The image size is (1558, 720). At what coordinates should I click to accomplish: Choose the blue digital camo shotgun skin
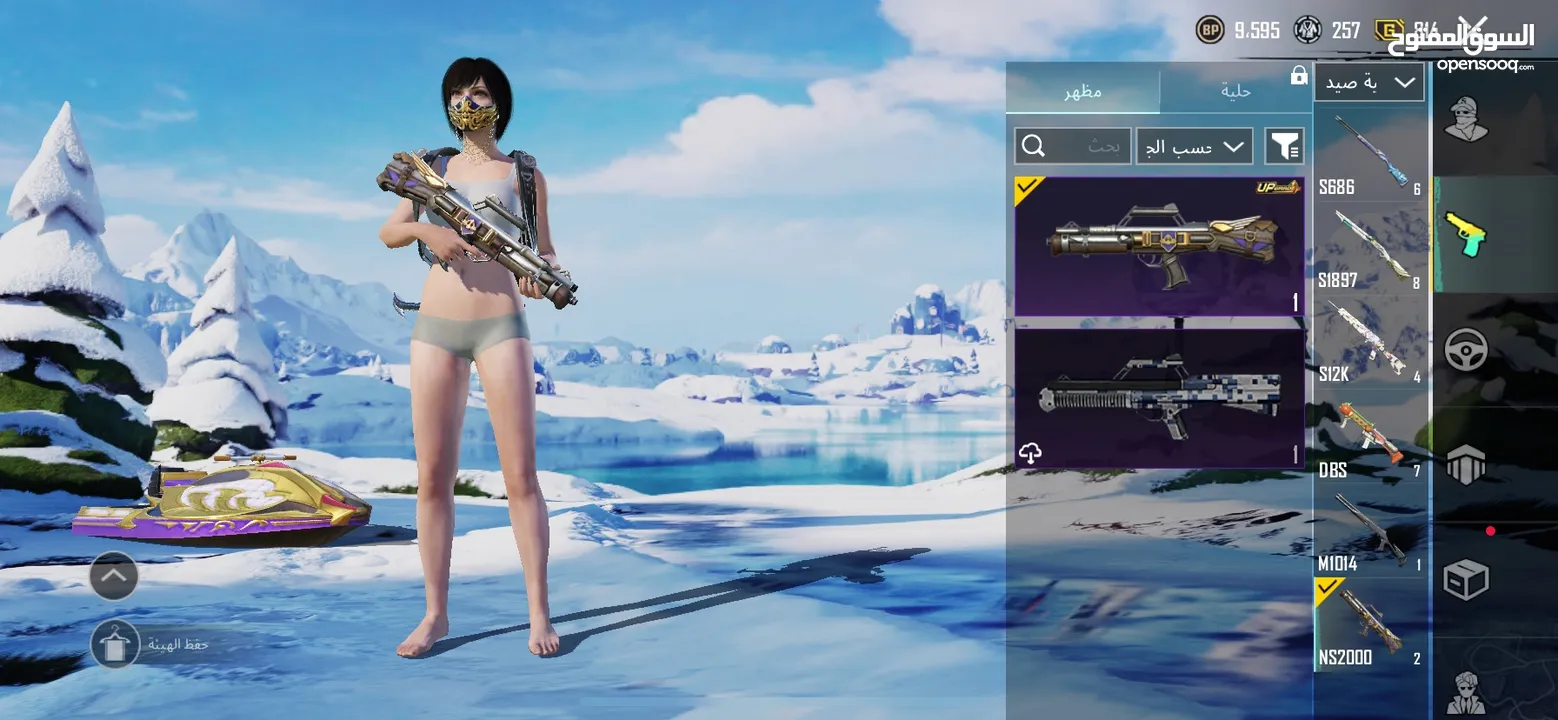click(1159, 398)
